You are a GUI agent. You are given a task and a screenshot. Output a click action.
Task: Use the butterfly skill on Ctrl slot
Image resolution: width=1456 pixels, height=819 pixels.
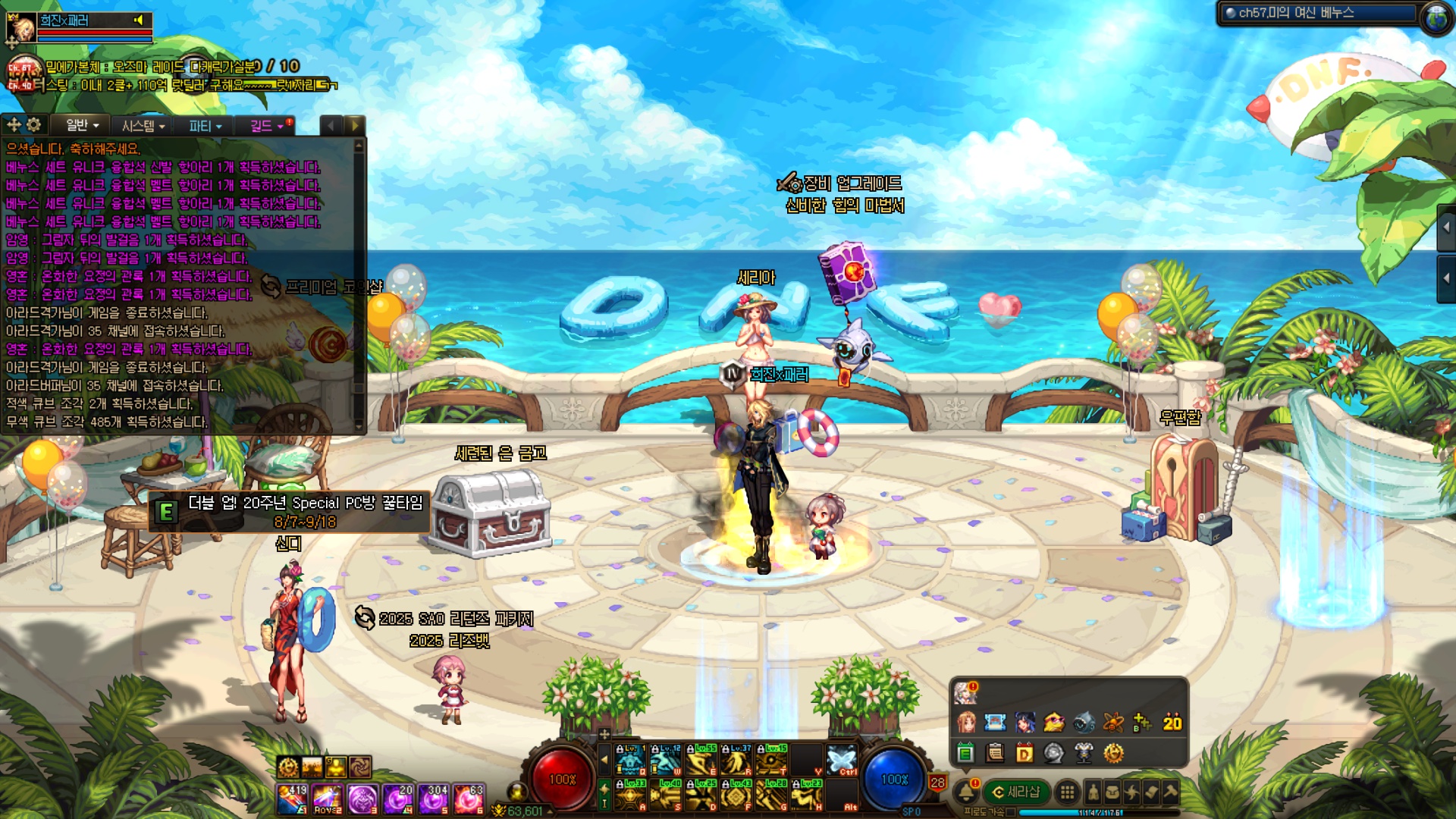click(x=841, y=759)
